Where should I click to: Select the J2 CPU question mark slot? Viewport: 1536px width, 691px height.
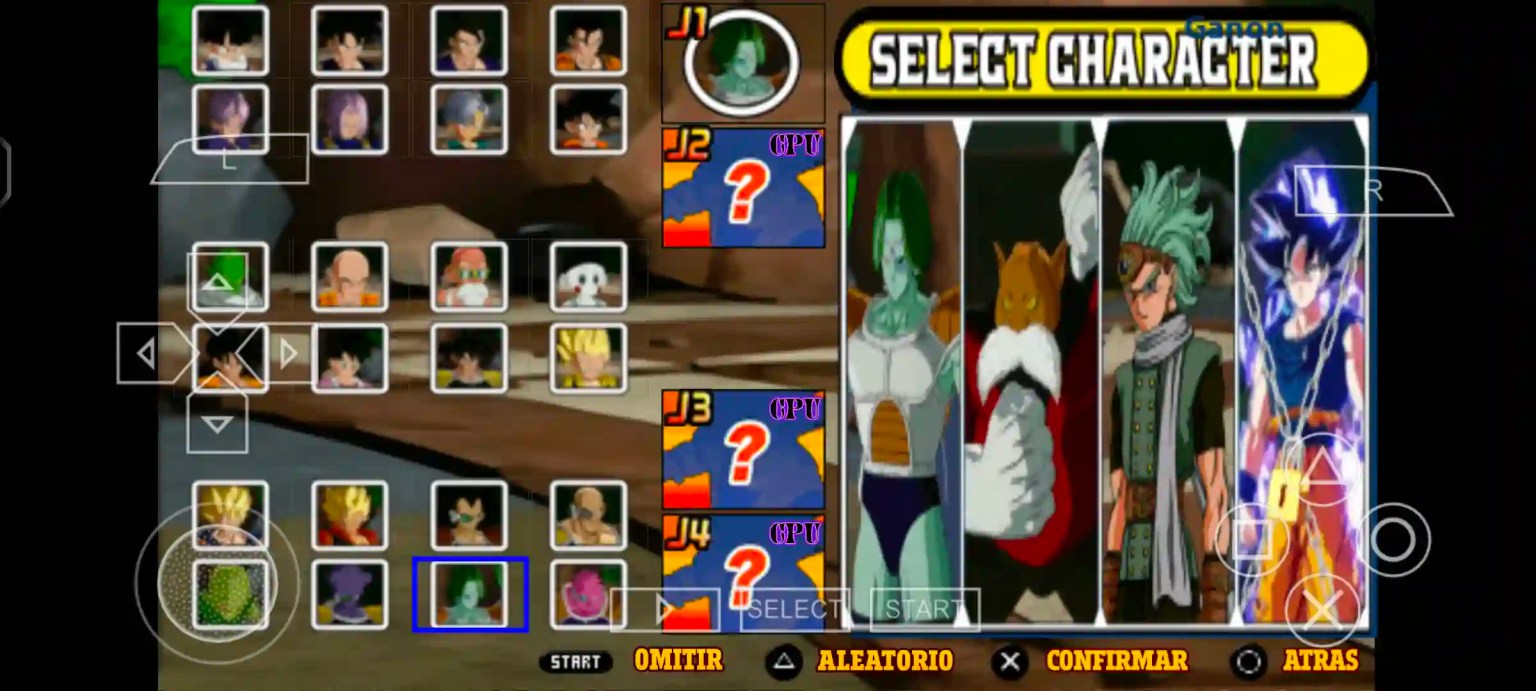pyautogui.click(x=742, y=187)
